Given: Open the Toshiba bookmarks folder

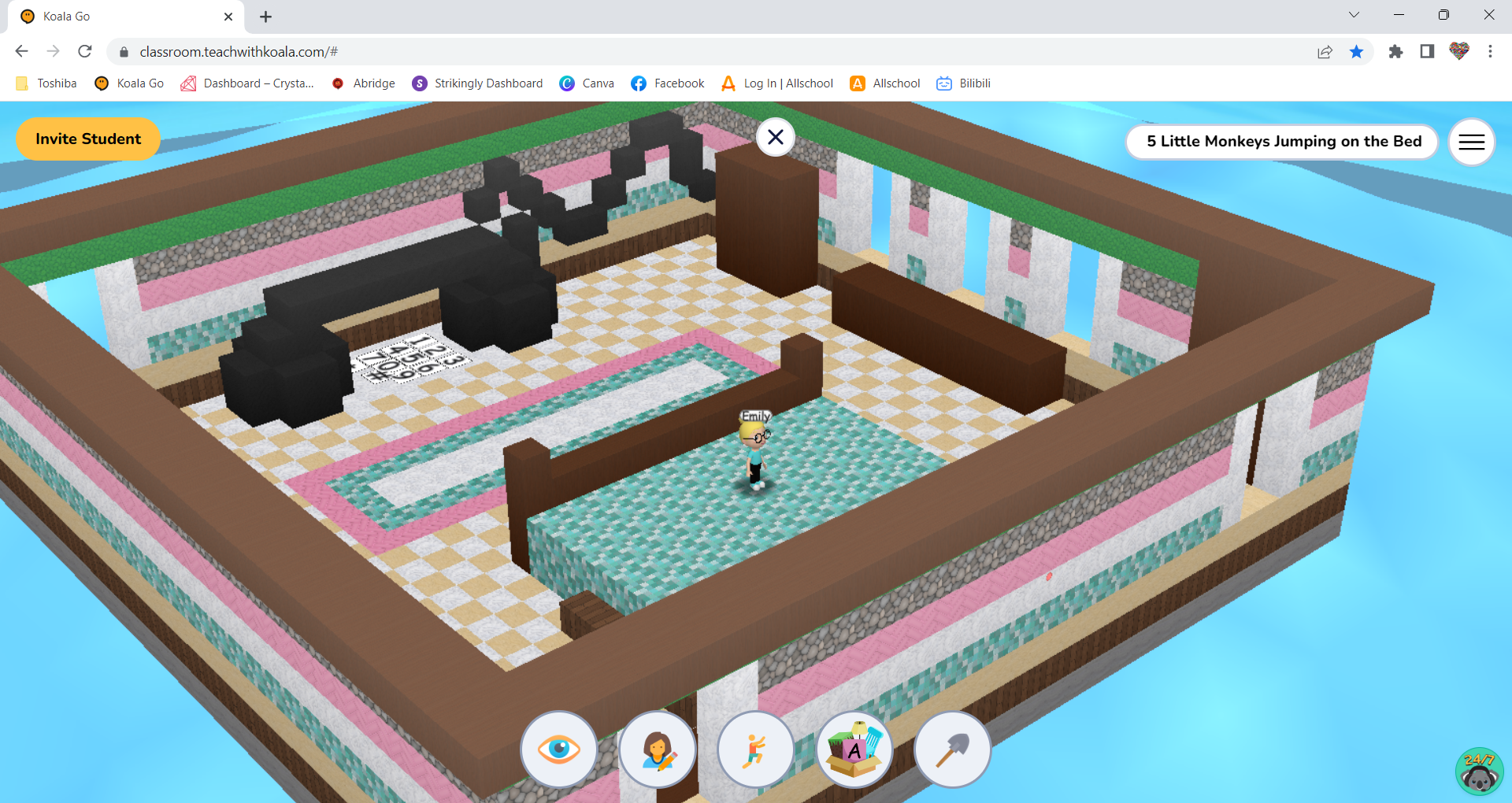Looking at the screenshot, I should pyautogui.click(x=46, y=83).
